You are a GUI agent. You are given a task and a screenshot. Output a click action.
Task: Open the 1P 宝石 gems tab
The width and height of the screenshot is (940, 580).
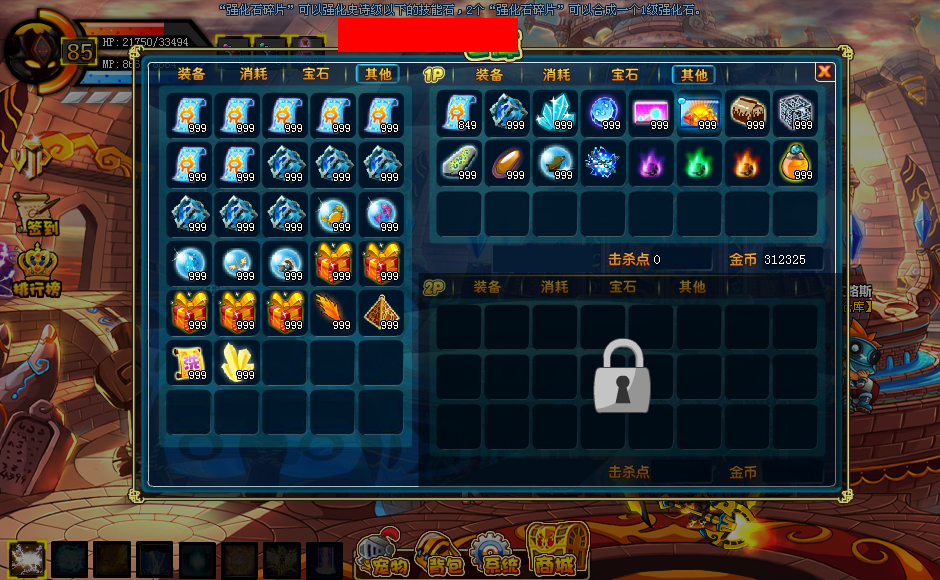[624, 75]
